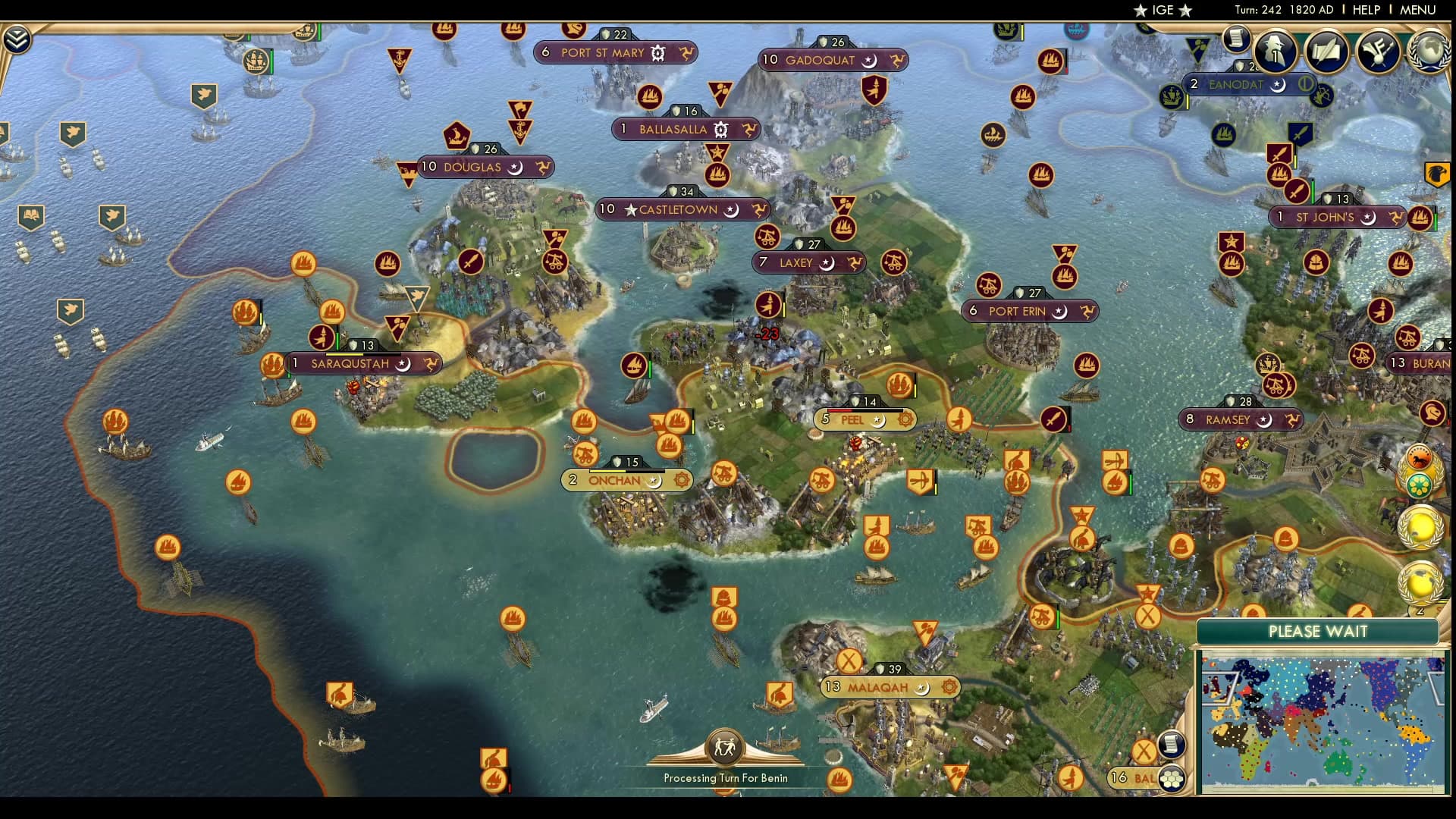Open the Social Policies scroll-and-quill icon
This screenshot has width=1456, height=819.
click(1326, 52)
